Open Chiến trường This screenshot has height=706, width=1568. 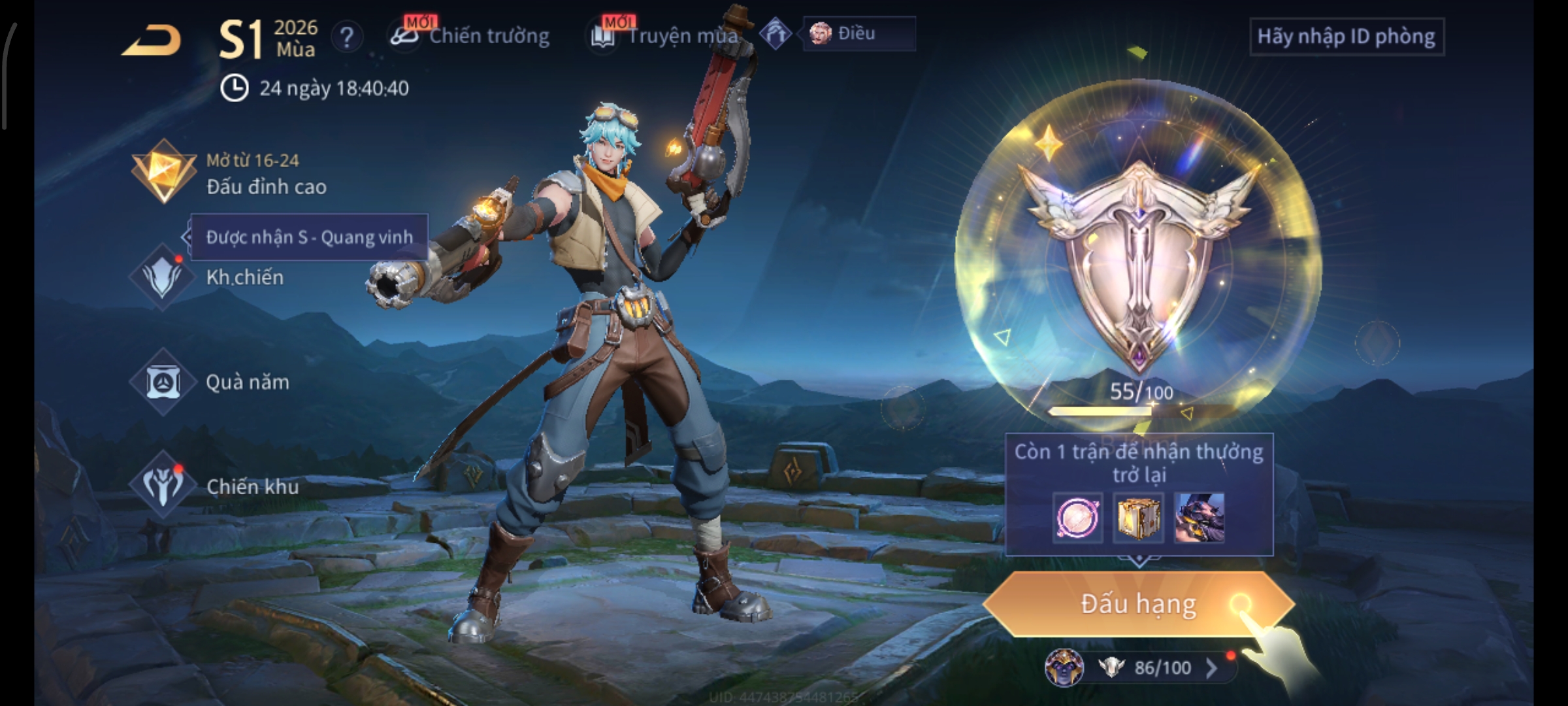tap(470, 36)
